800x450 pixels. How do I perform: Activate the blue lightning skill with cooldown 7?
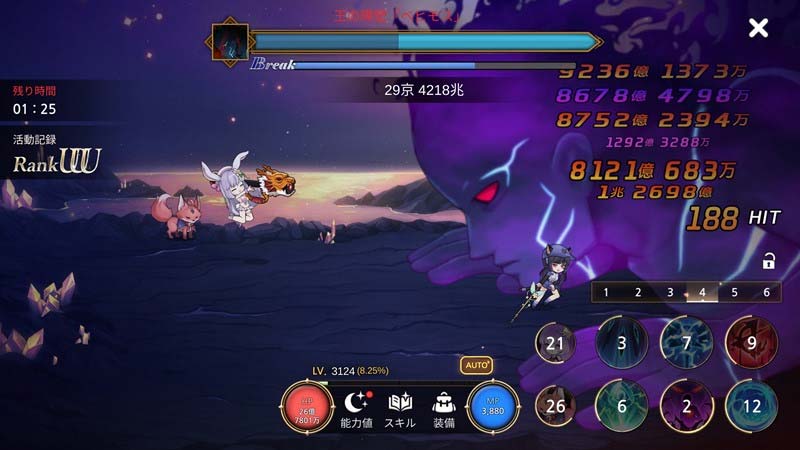pos(686,343)
